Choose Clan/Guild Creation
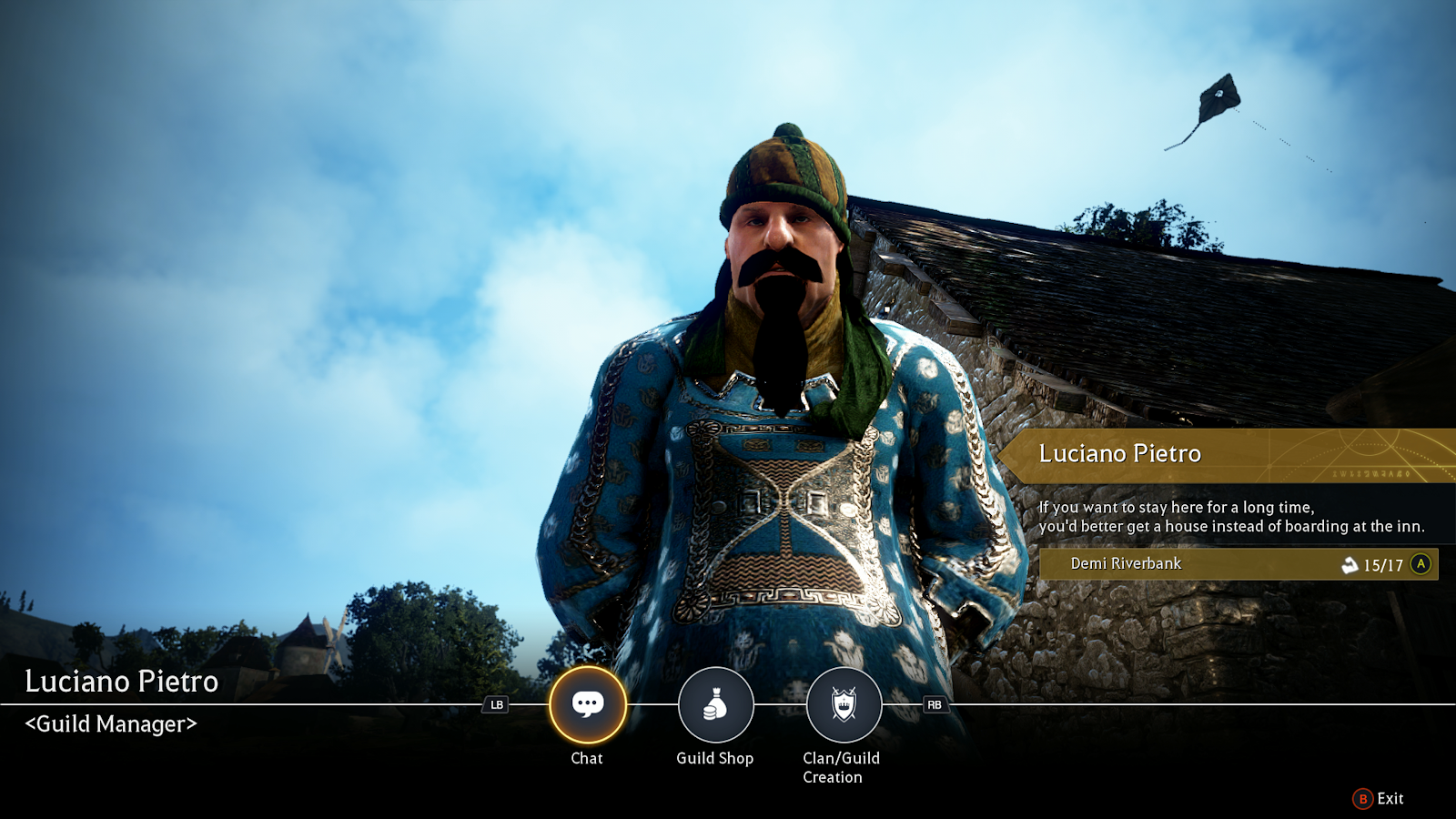The image size is (1456, 819). tap(844, 704)
